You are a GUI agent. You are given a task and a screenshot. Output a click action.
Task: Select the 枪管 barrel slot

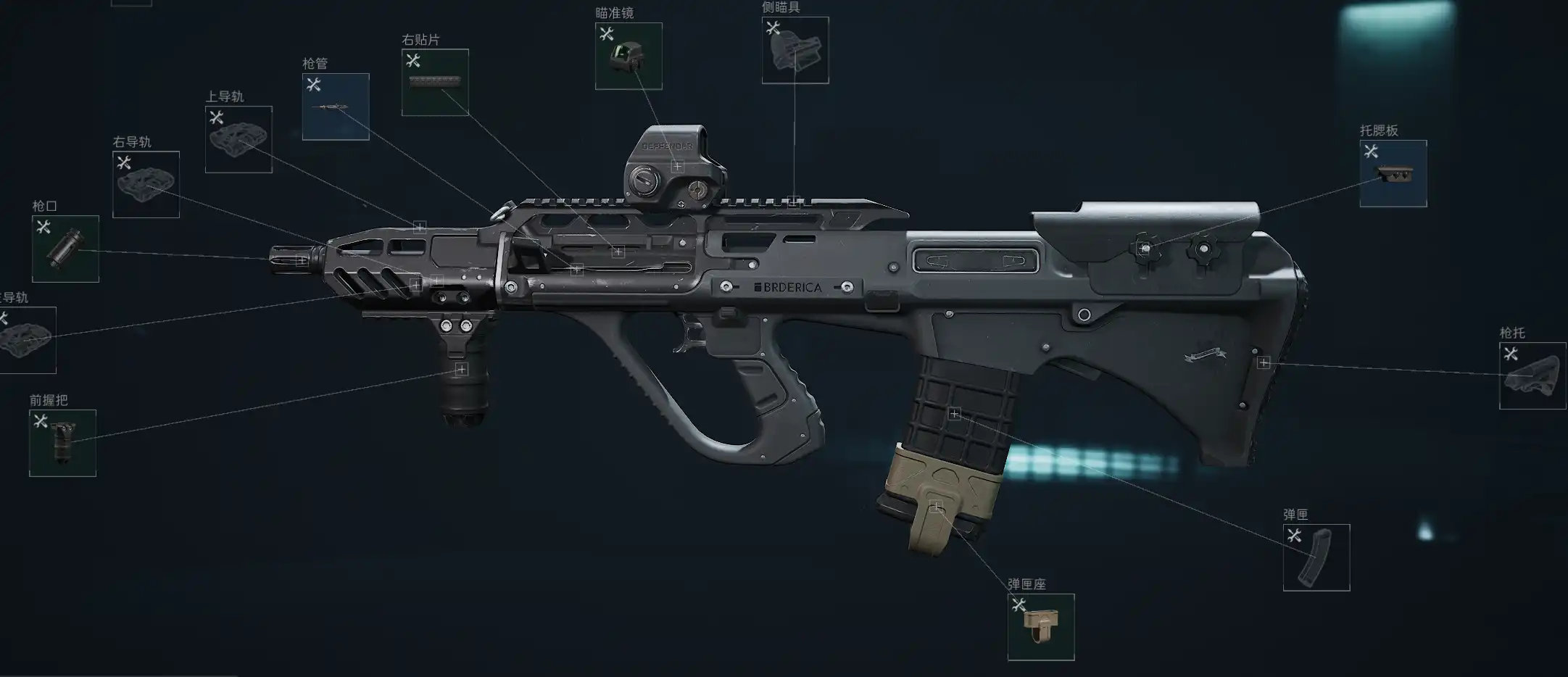[336, 107]
